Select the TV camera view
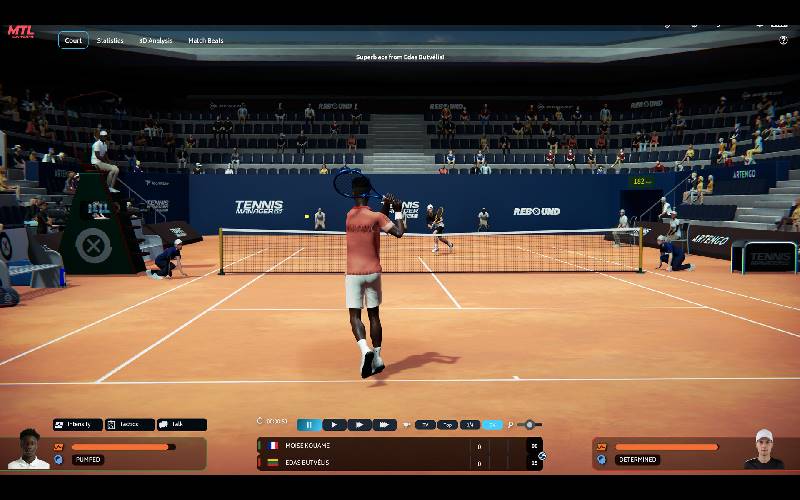The height and width of the screenshot is (500, 800). coord(425,425)
